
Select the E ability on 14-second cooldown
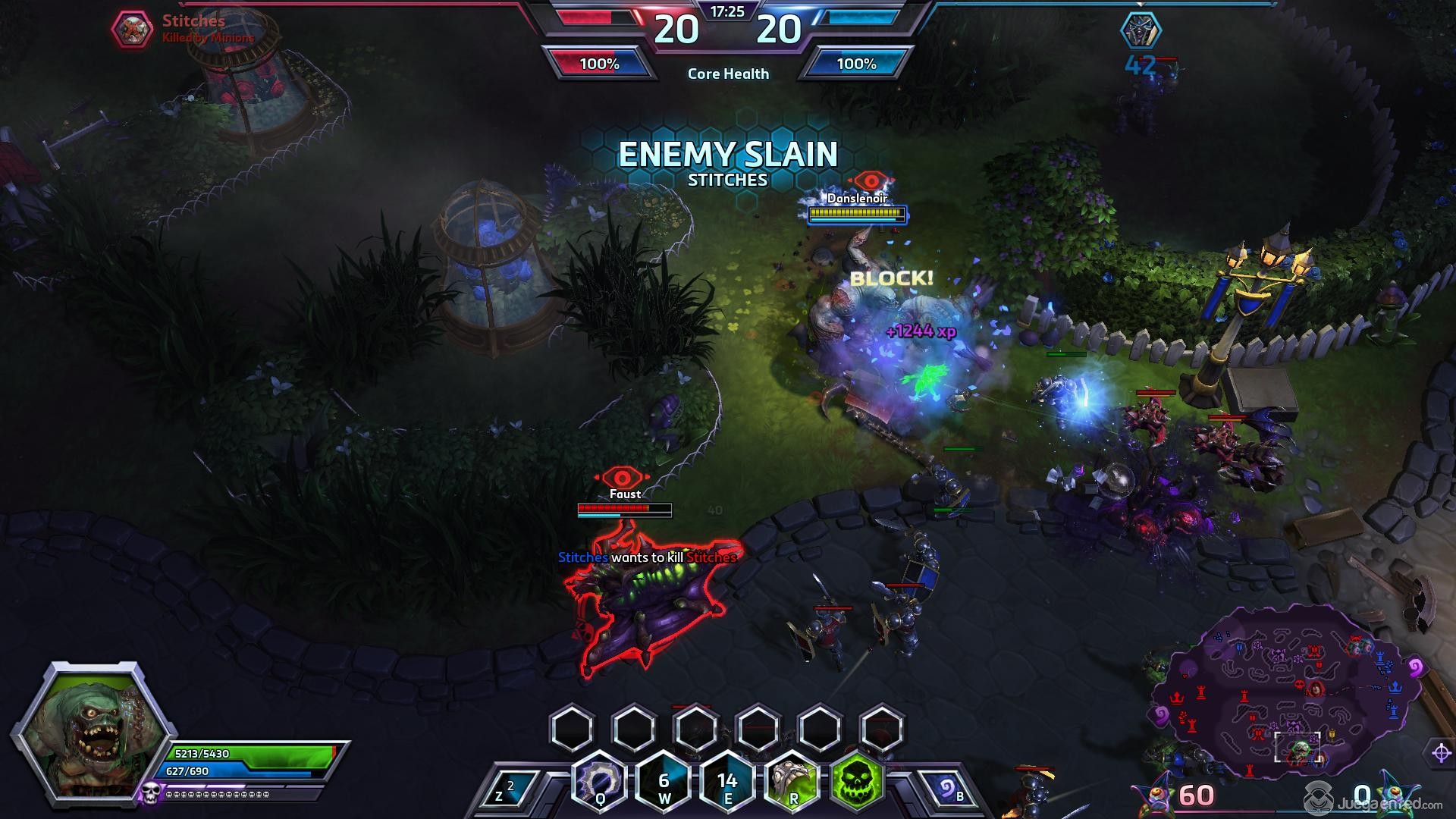(727, 783)
